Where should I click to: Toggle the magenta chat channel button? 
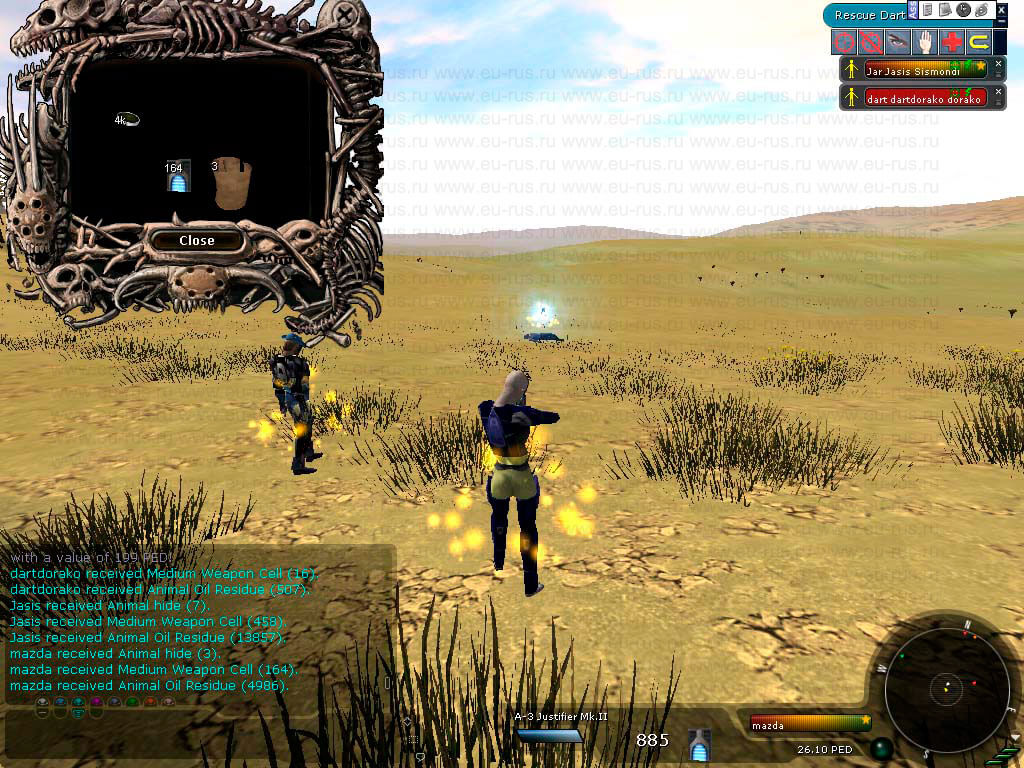tap(97, 703)
